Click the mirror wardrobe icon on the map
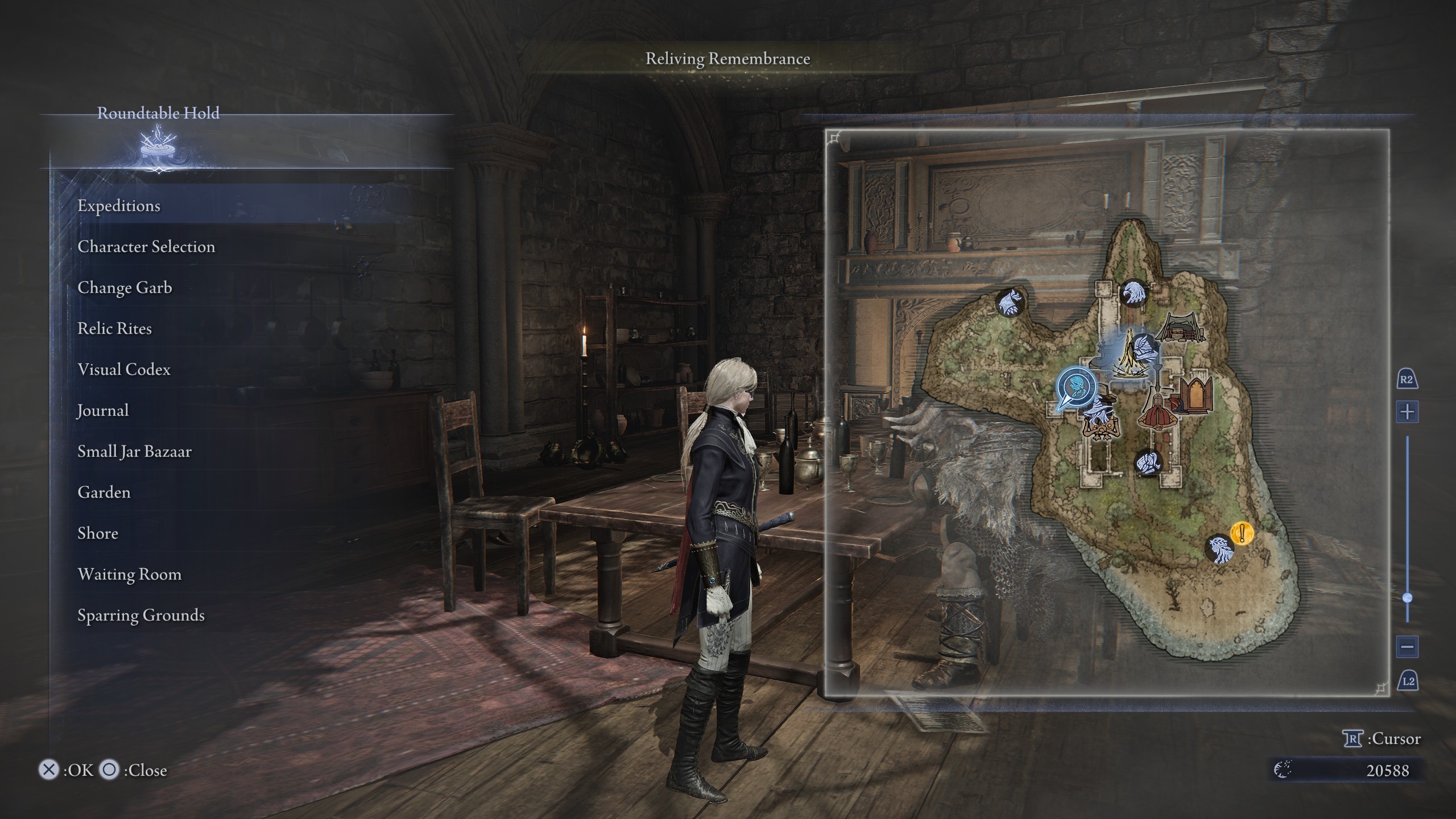1456x819 pixels. 1196,394
